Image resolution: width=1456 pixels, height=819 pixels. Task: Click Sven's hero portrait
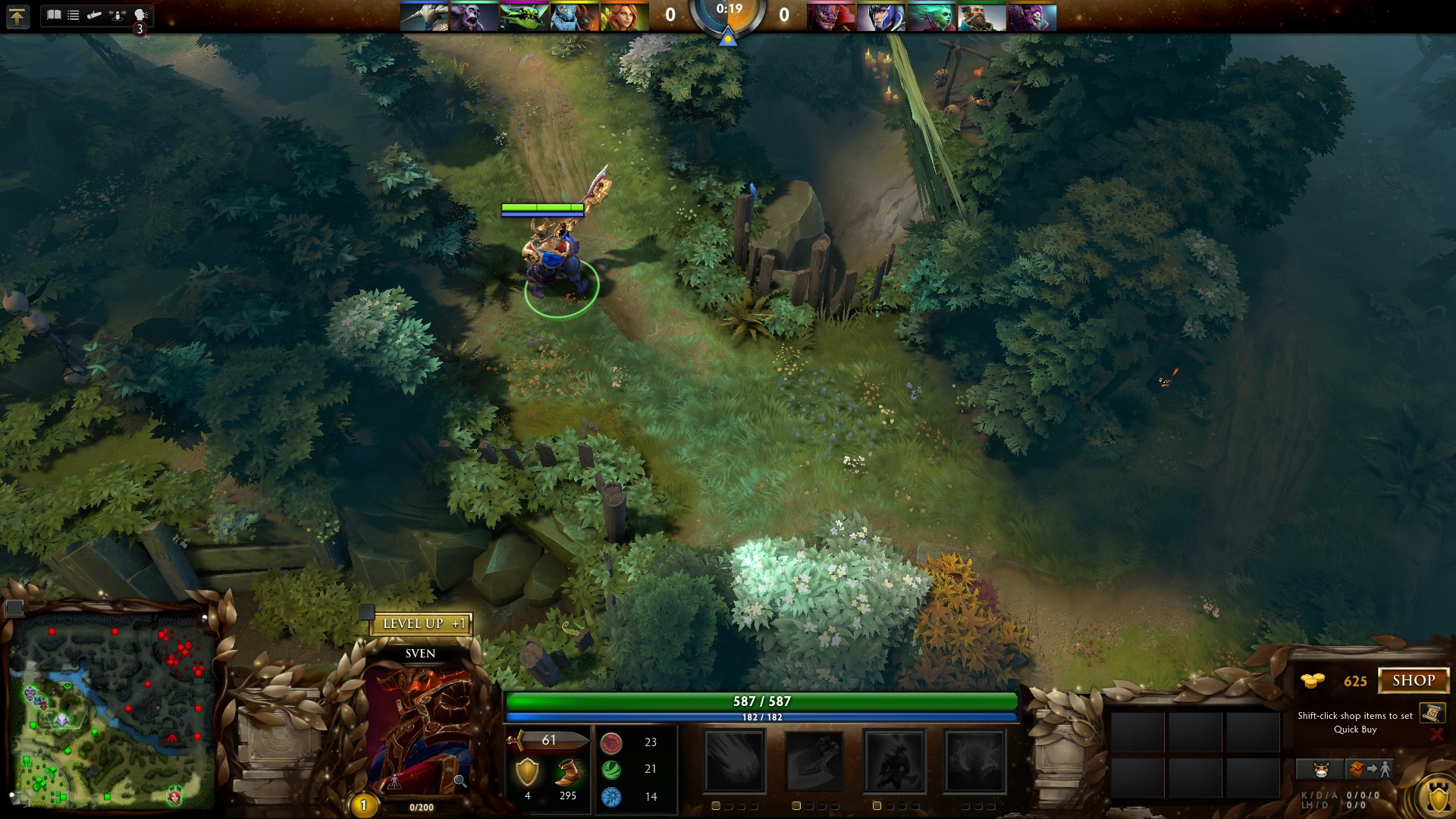point(421,728)
